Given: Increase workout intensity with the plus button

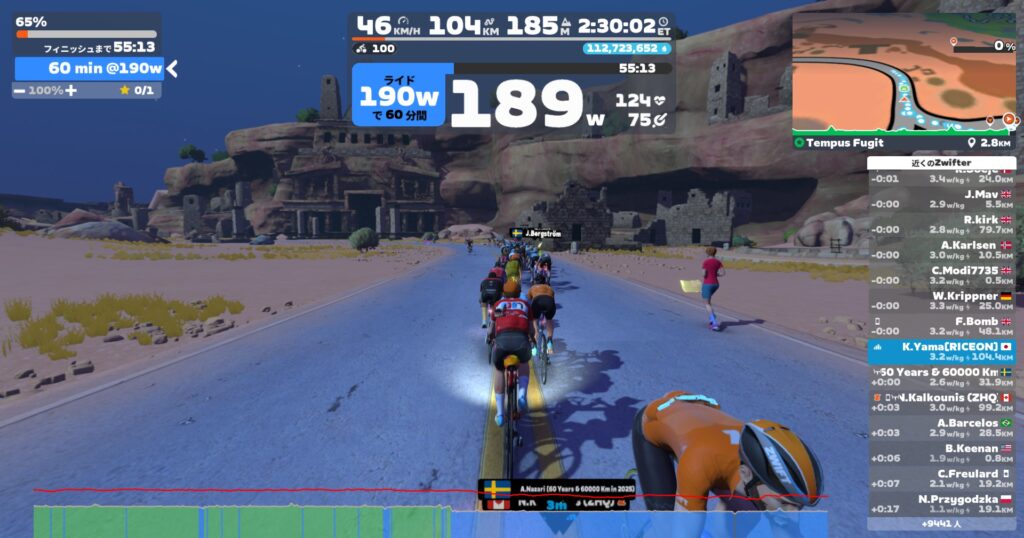Looking at the screenshot, I should point(71,90).
